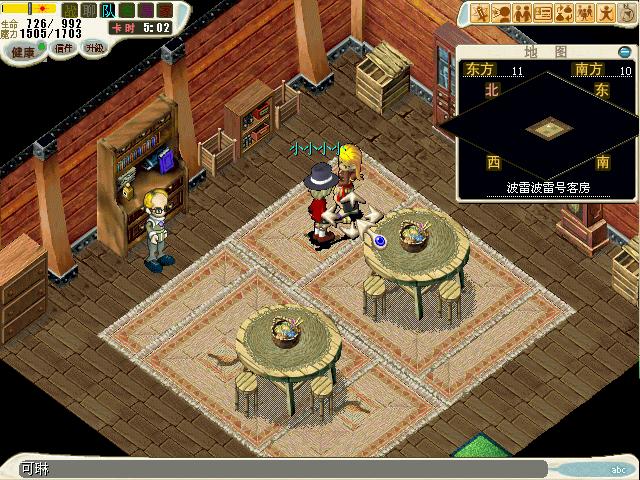640x480 pixels.
Task: Open the name card icon
Action: tap(543, 13)
